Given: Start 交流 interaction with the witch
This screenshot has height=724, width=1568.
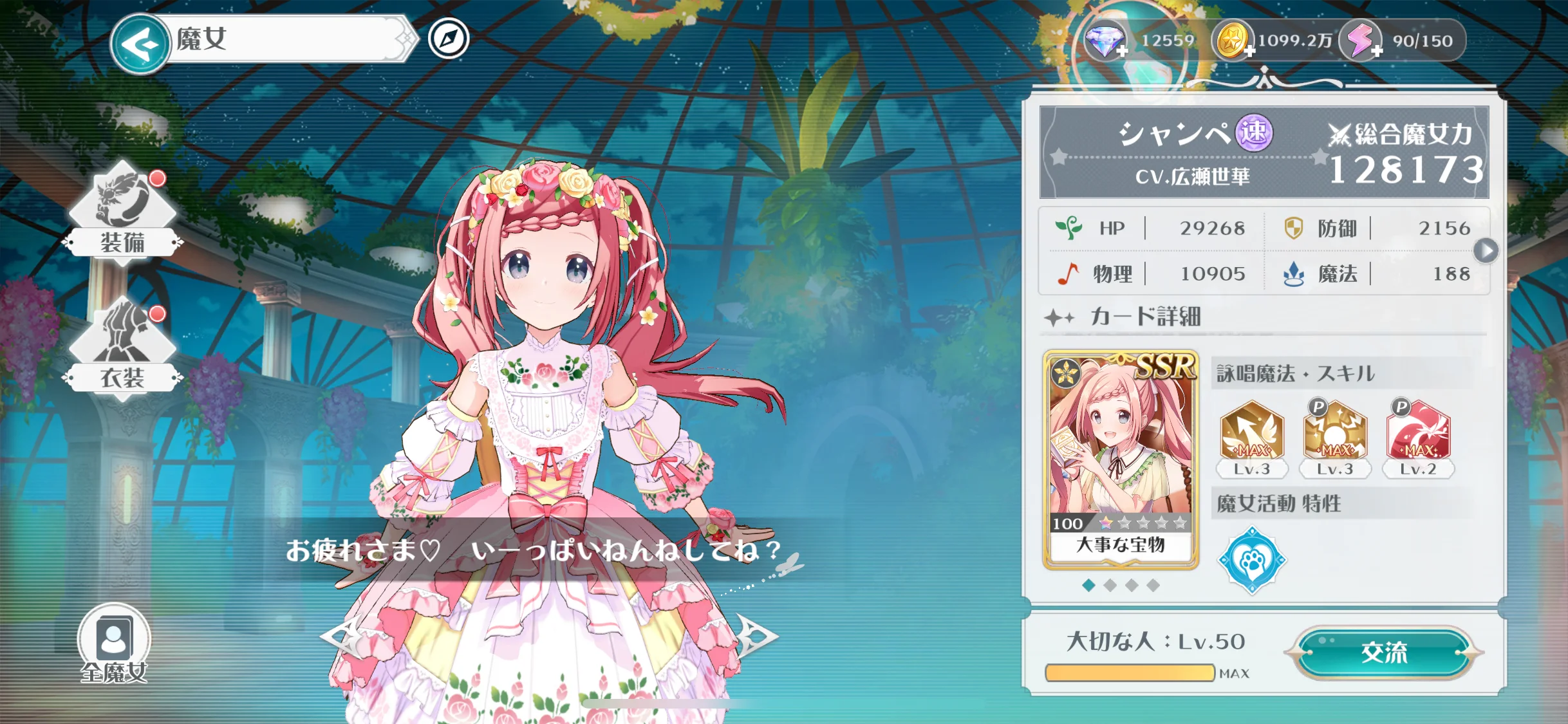Looking at the screenshot, I should tap(1385, 653).
